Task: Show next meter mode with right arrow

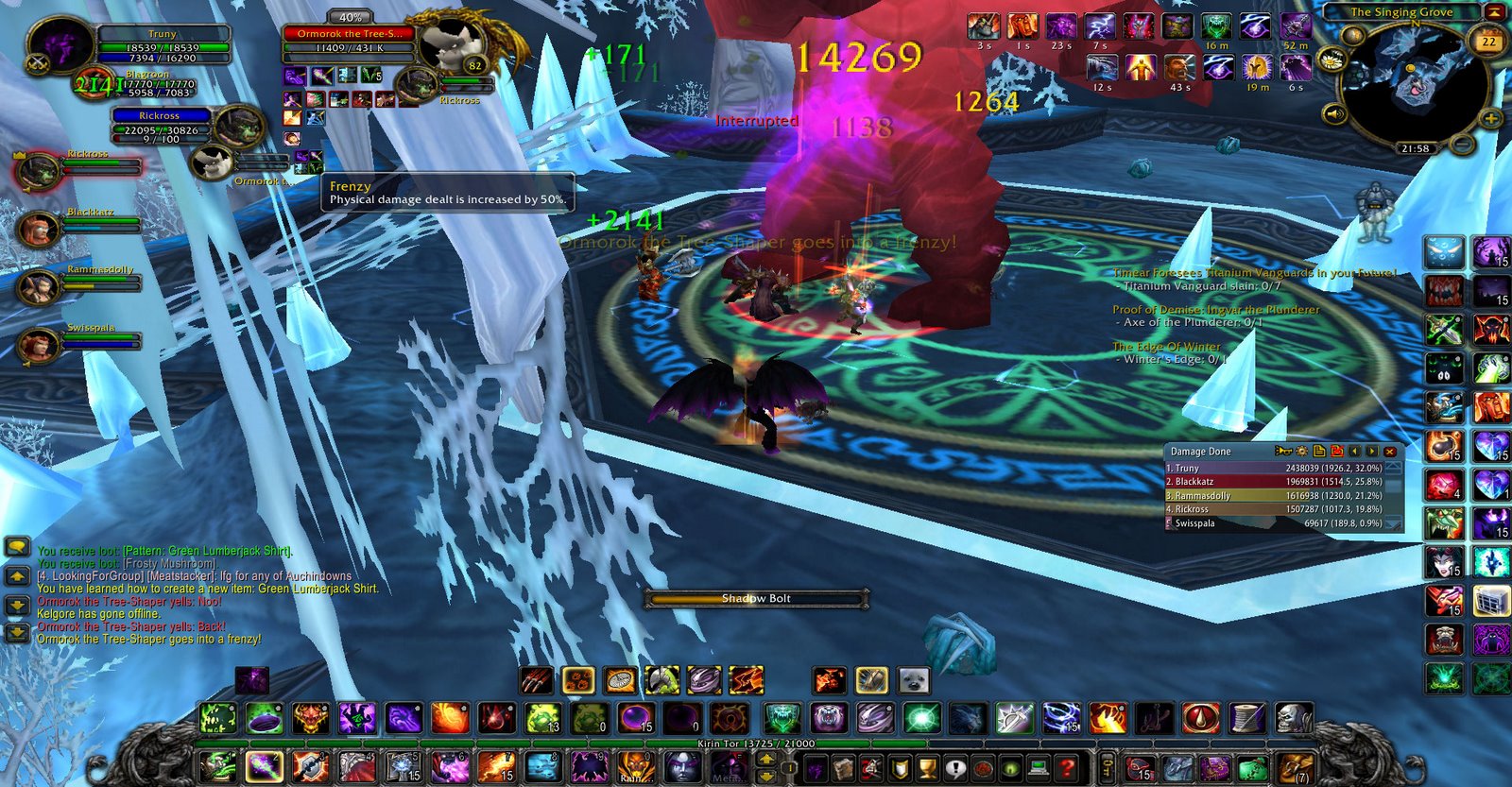Action: [1372, 452]
